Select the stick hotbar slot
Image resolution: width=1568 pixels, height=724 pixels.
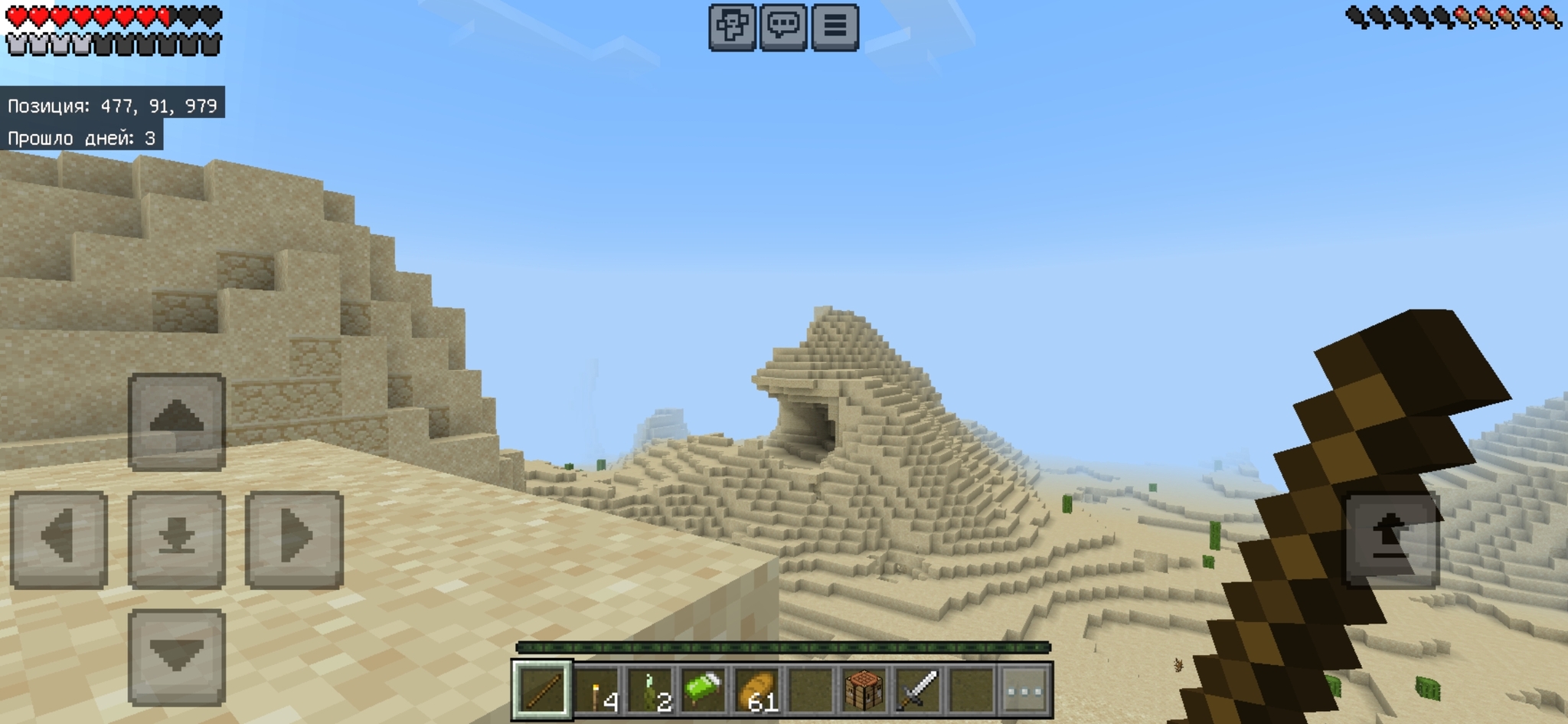coord(543,690)
